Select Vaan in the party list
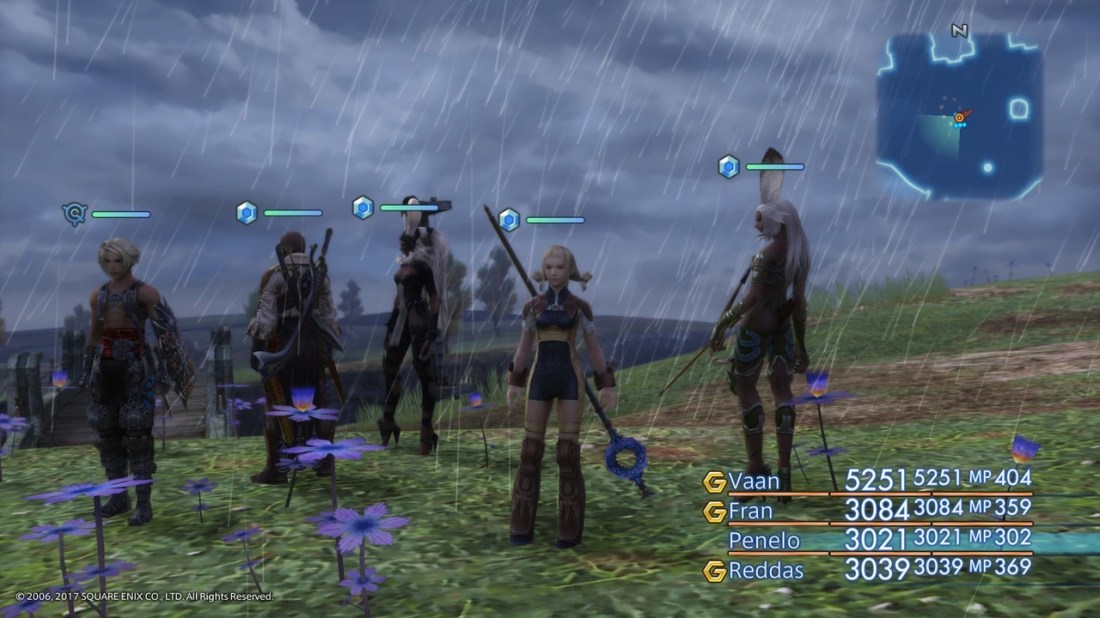 [x=755, y=481]
